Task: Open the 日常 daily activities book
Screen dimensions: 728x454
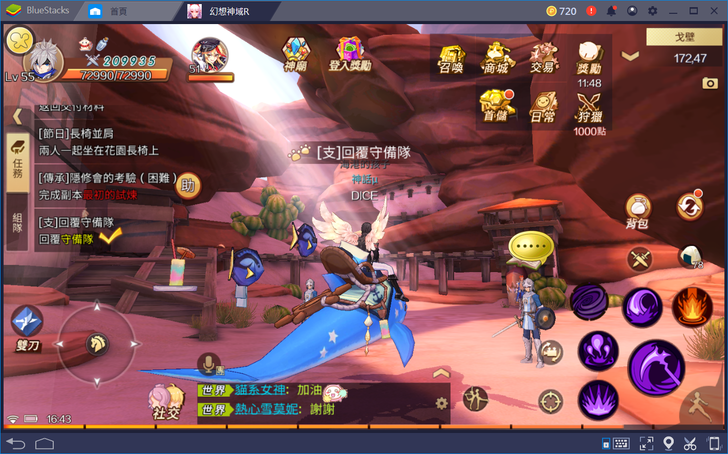Action: click(x=543, y=105)
